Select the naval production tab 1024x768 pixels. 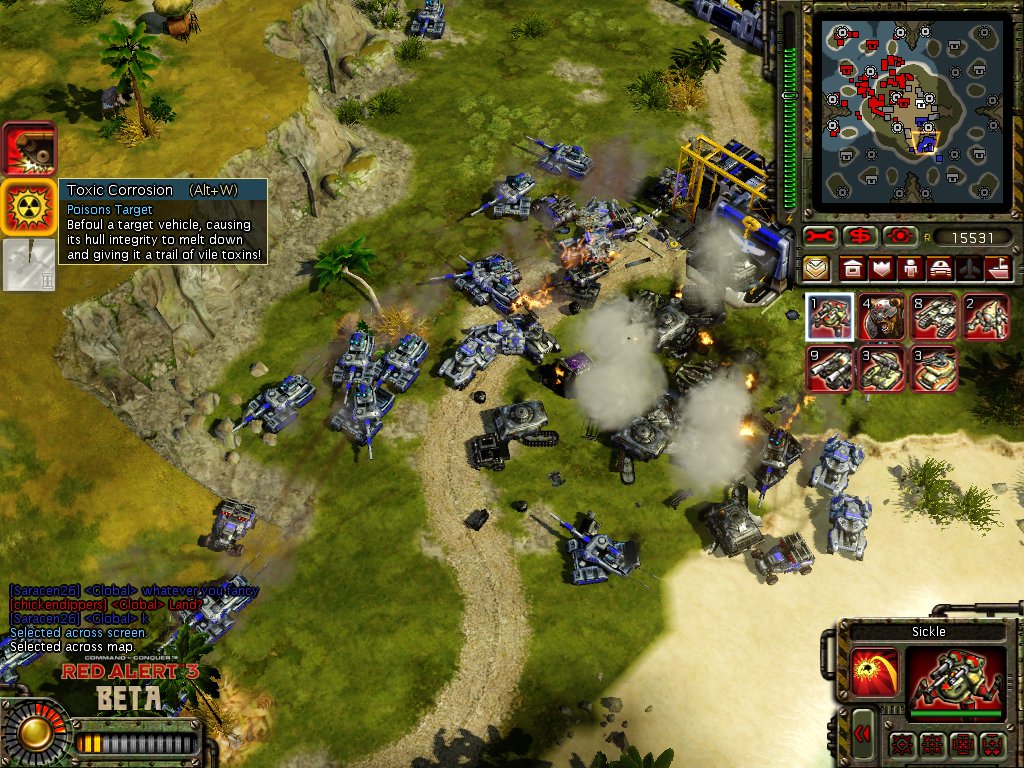click(998, 269)
